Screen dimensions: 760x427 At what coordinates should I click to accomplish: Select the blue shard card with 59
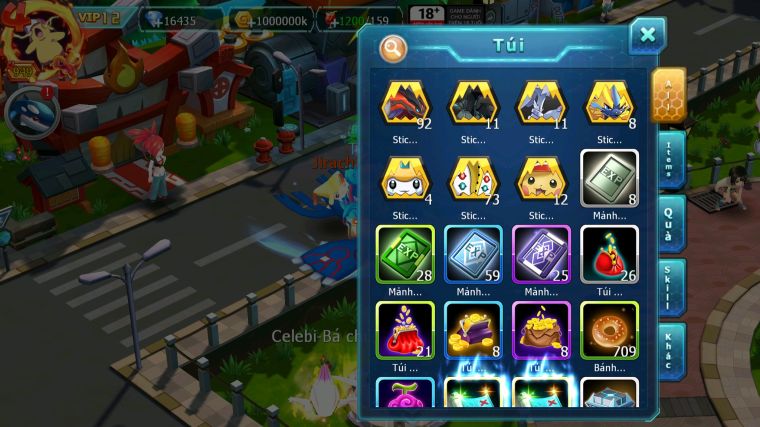473,254
